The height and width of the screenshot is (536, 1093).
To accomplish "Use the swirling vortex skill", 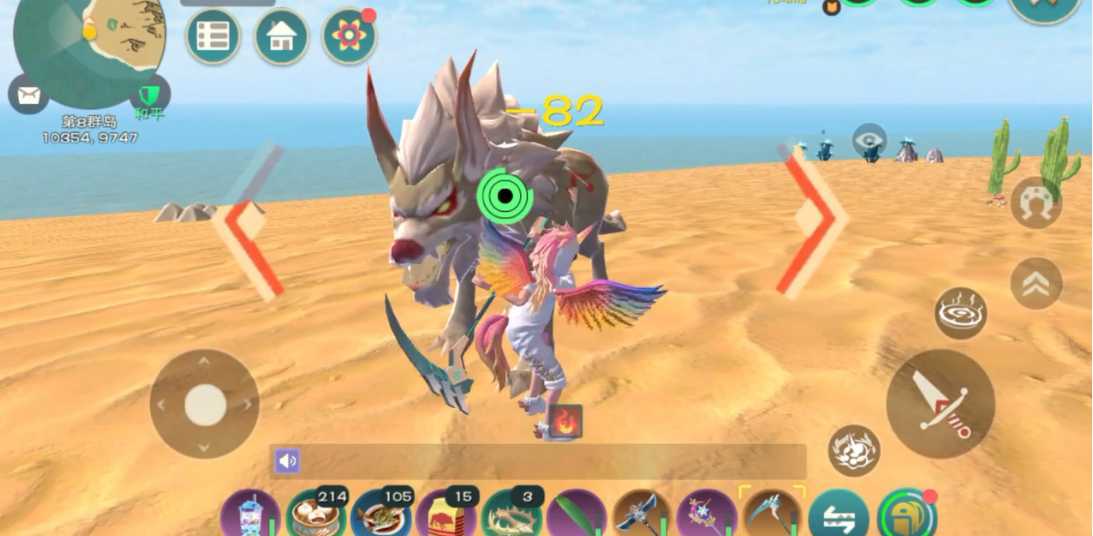I will click(961, 313).
